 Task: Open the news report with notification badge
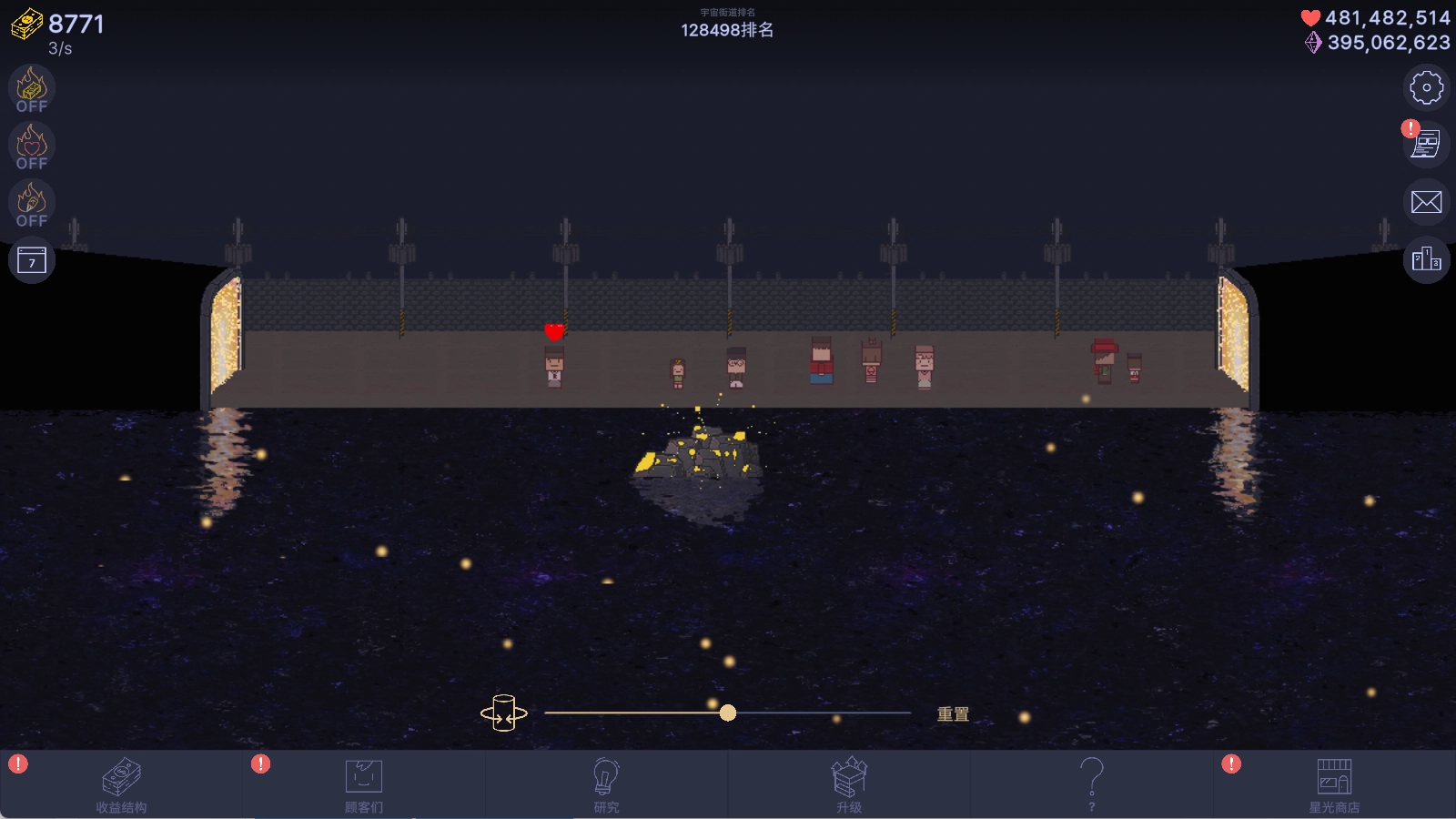click(1424, 146)
